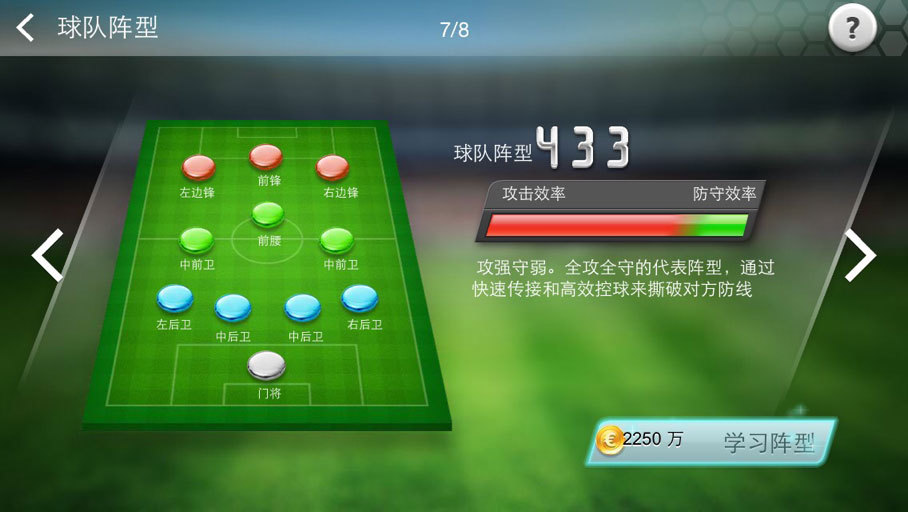The width and height of the screenshot is (908, 512).
Task: Show the previous formation with left arrow
Action: (x=47, y=255)
